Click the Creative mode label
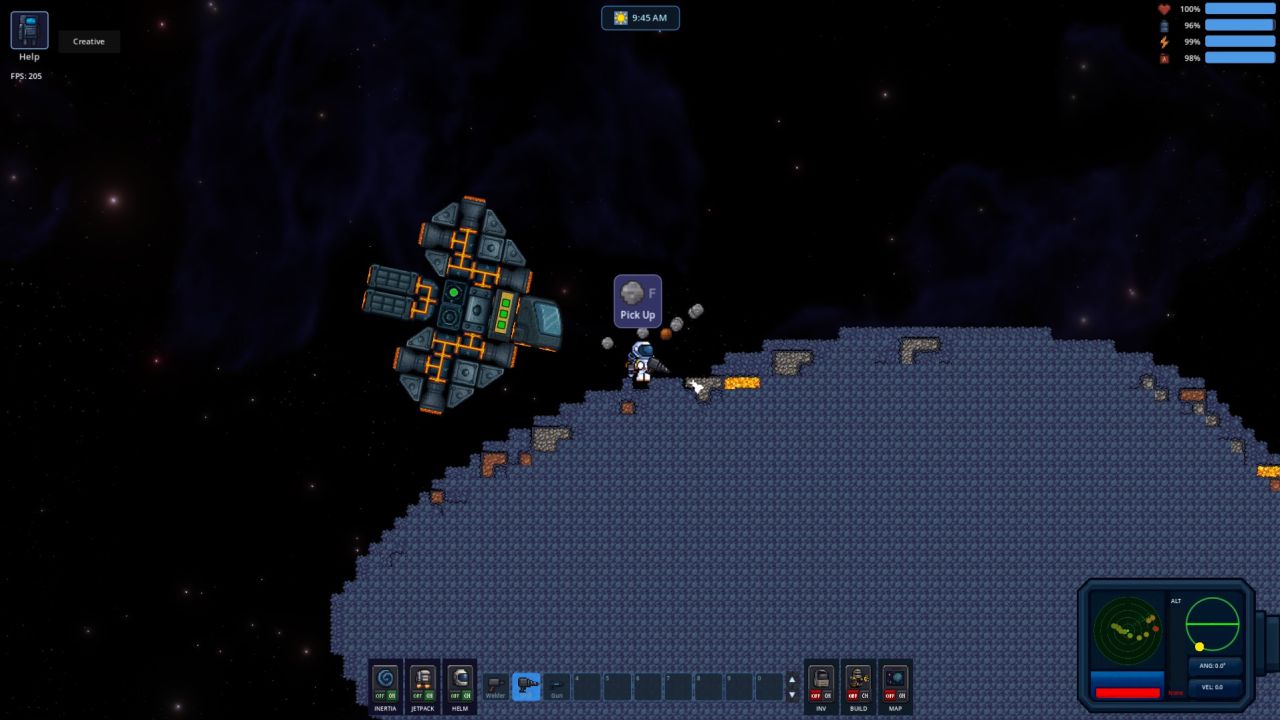Viewport: 1280px width, 720px height. coord(88,41)
